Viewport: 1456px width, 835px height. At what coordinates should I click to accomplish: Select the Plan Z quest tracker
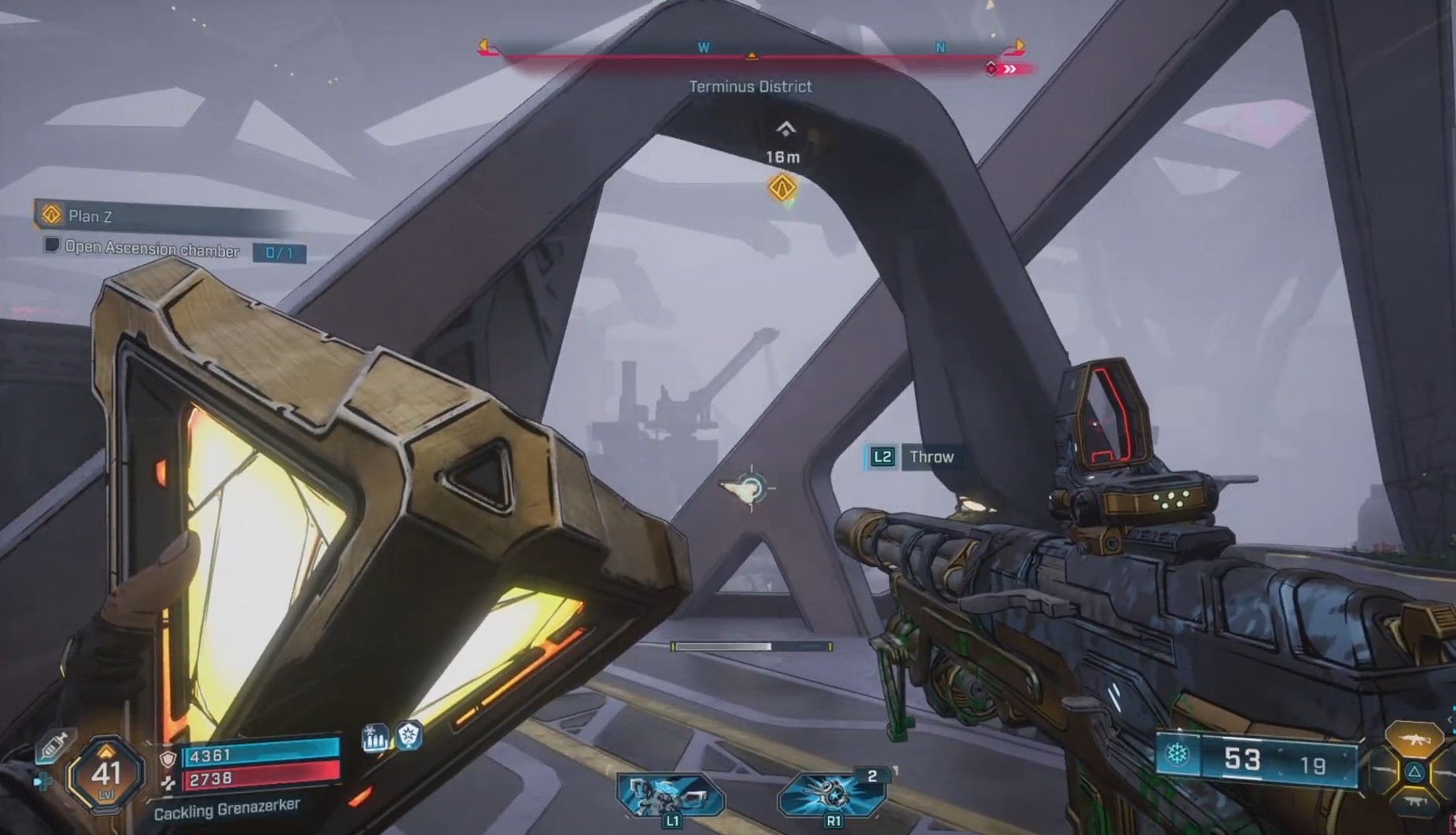click(88, 215)
